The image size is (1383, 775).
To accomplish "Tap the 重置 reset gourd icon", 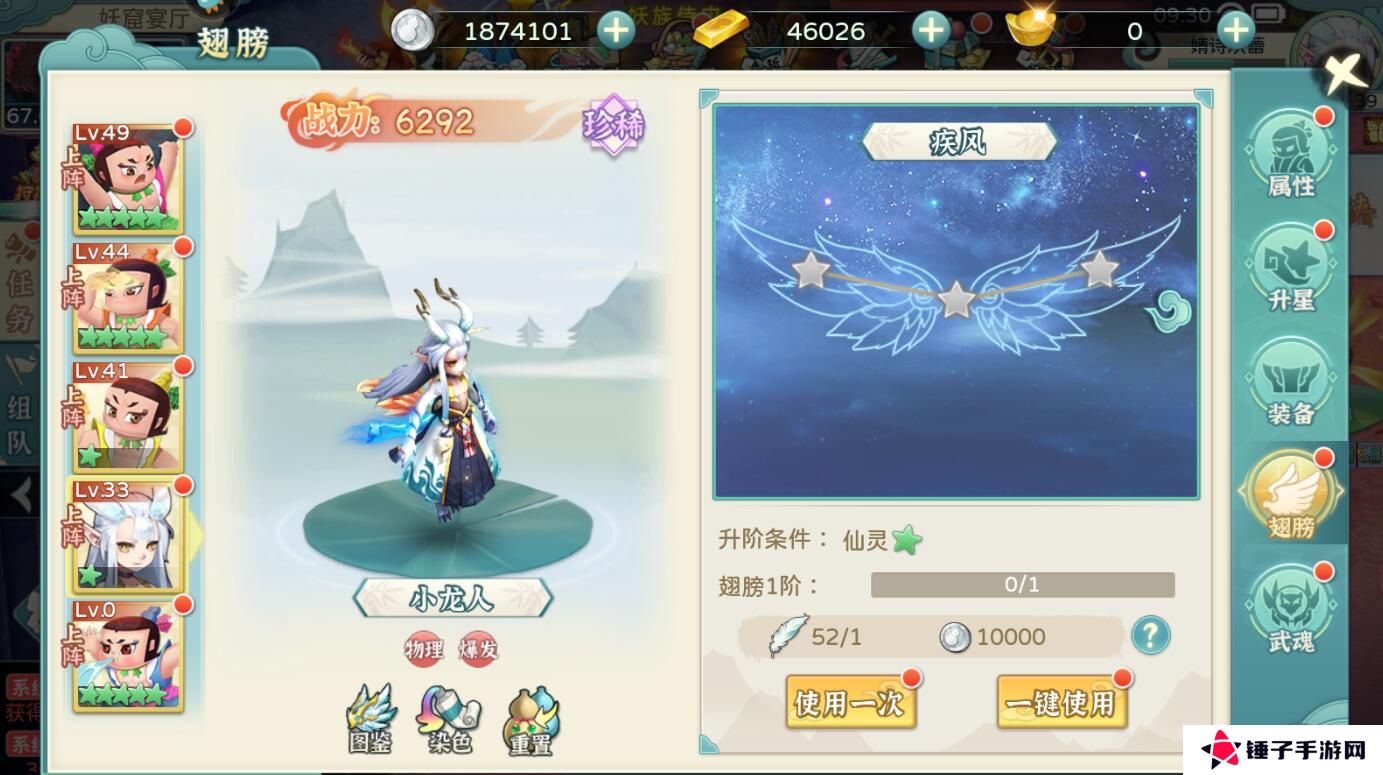I will tap(533, 718).
